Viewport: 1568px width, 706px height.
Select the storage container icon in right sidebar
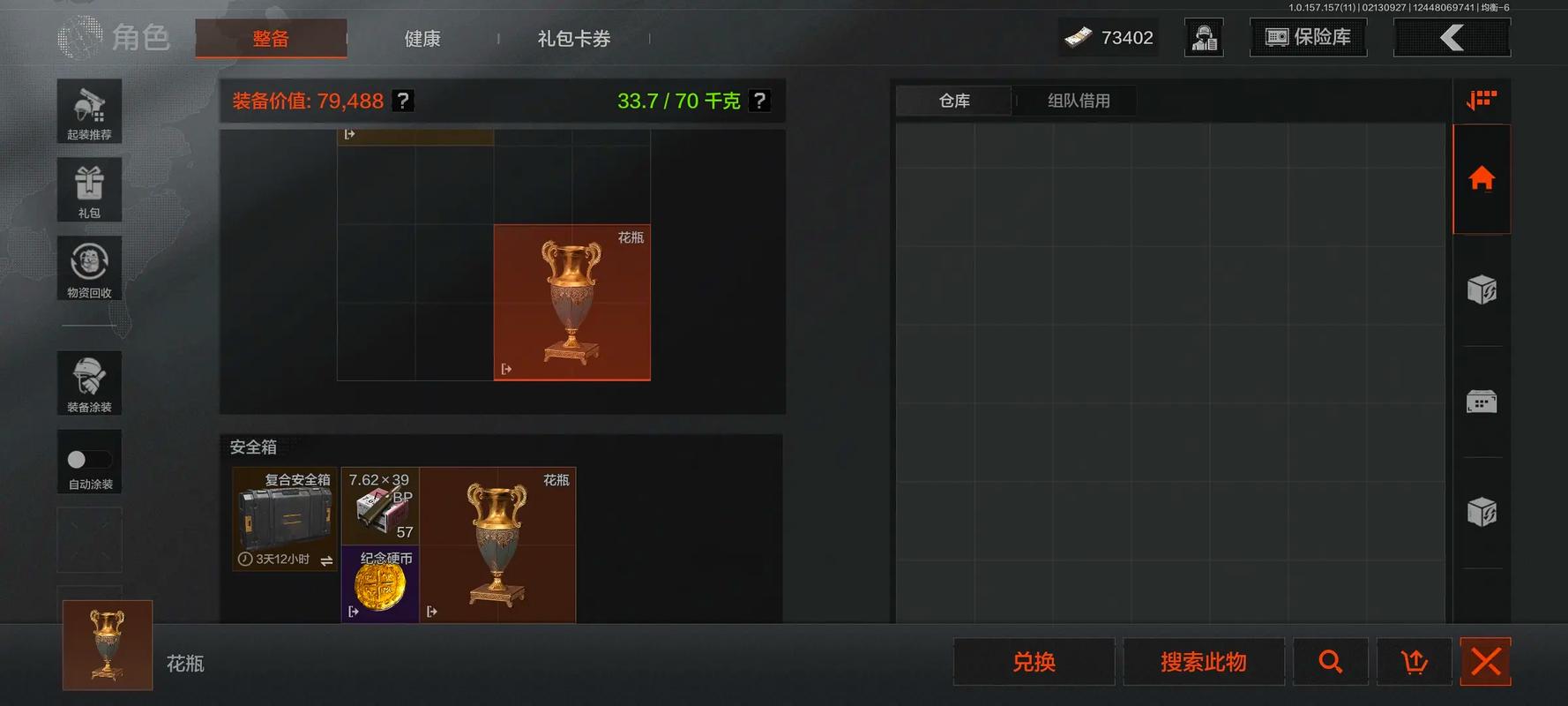click(x=1482, y=401)
